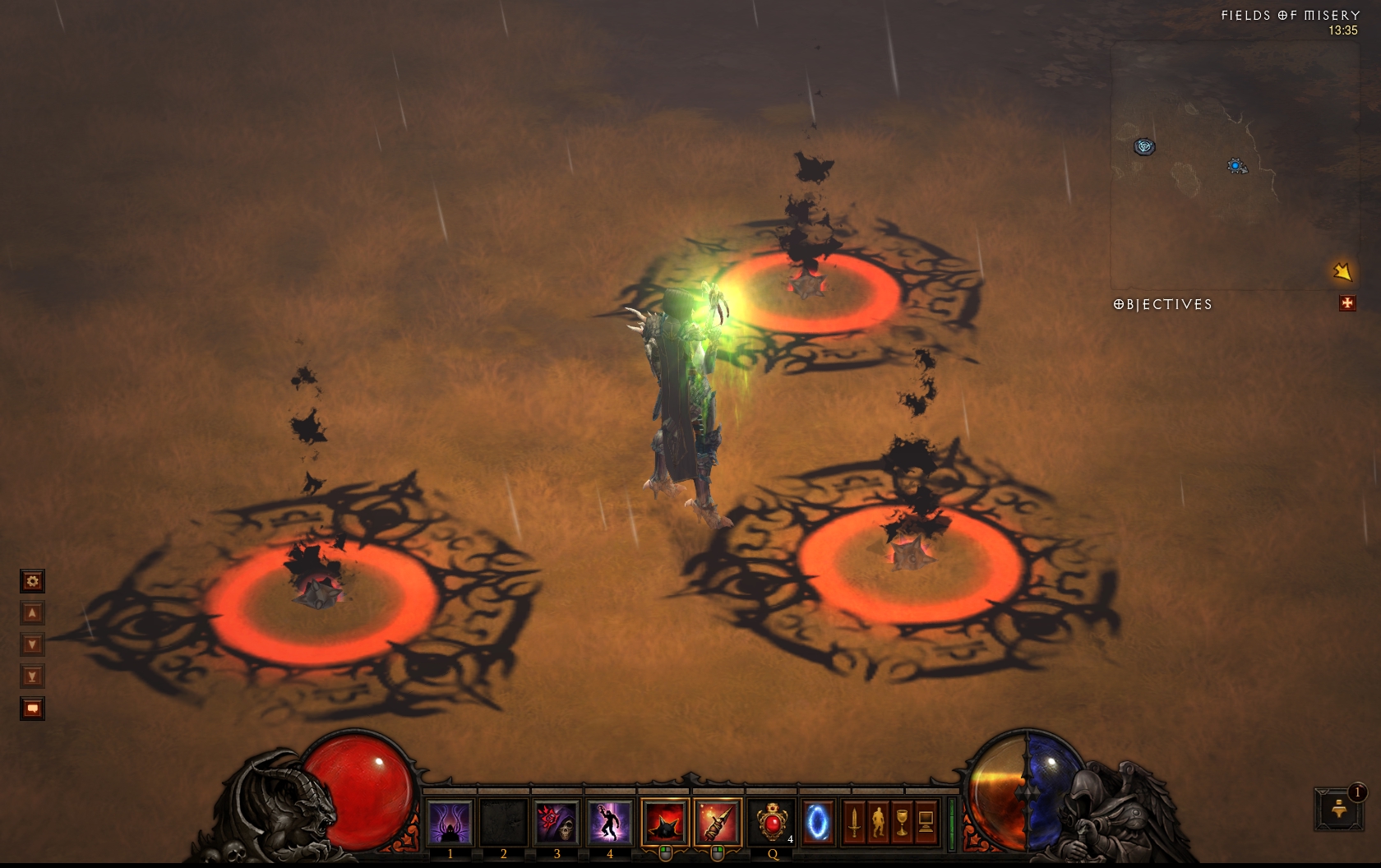1381x868 pixels.
Task: Open the game menu computer icon
Action: pos(926,821)
